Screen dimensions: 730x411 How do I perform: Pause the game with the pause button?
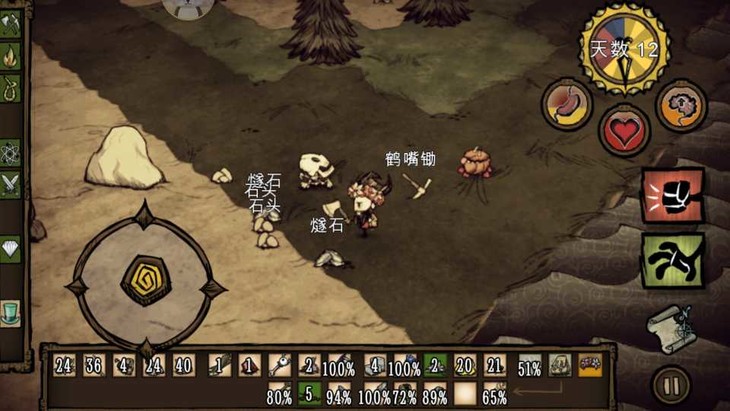(x=670, y=384)
